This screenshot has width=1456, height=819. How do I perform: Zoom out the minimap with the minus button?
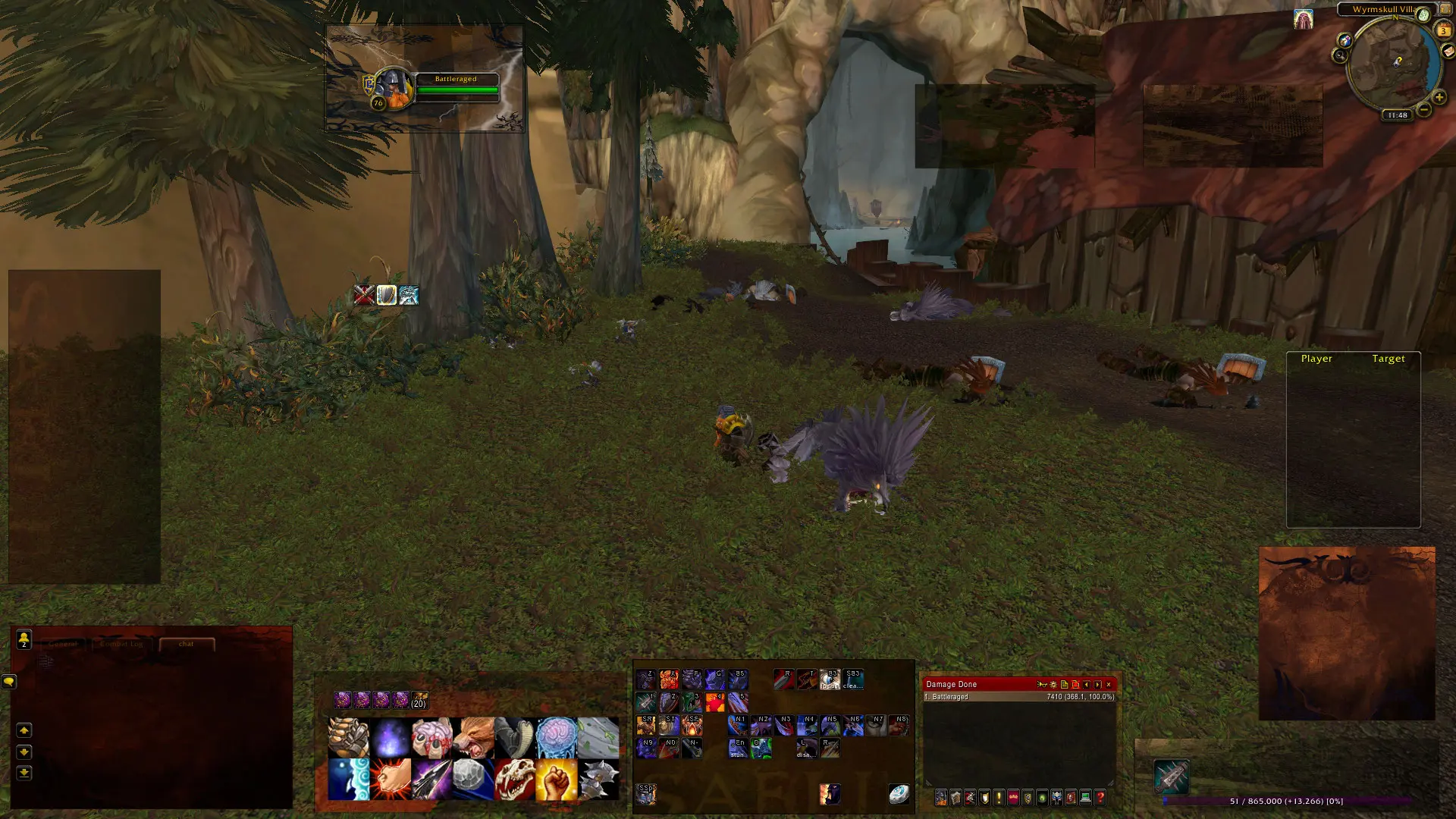[x=1423, y=111]
